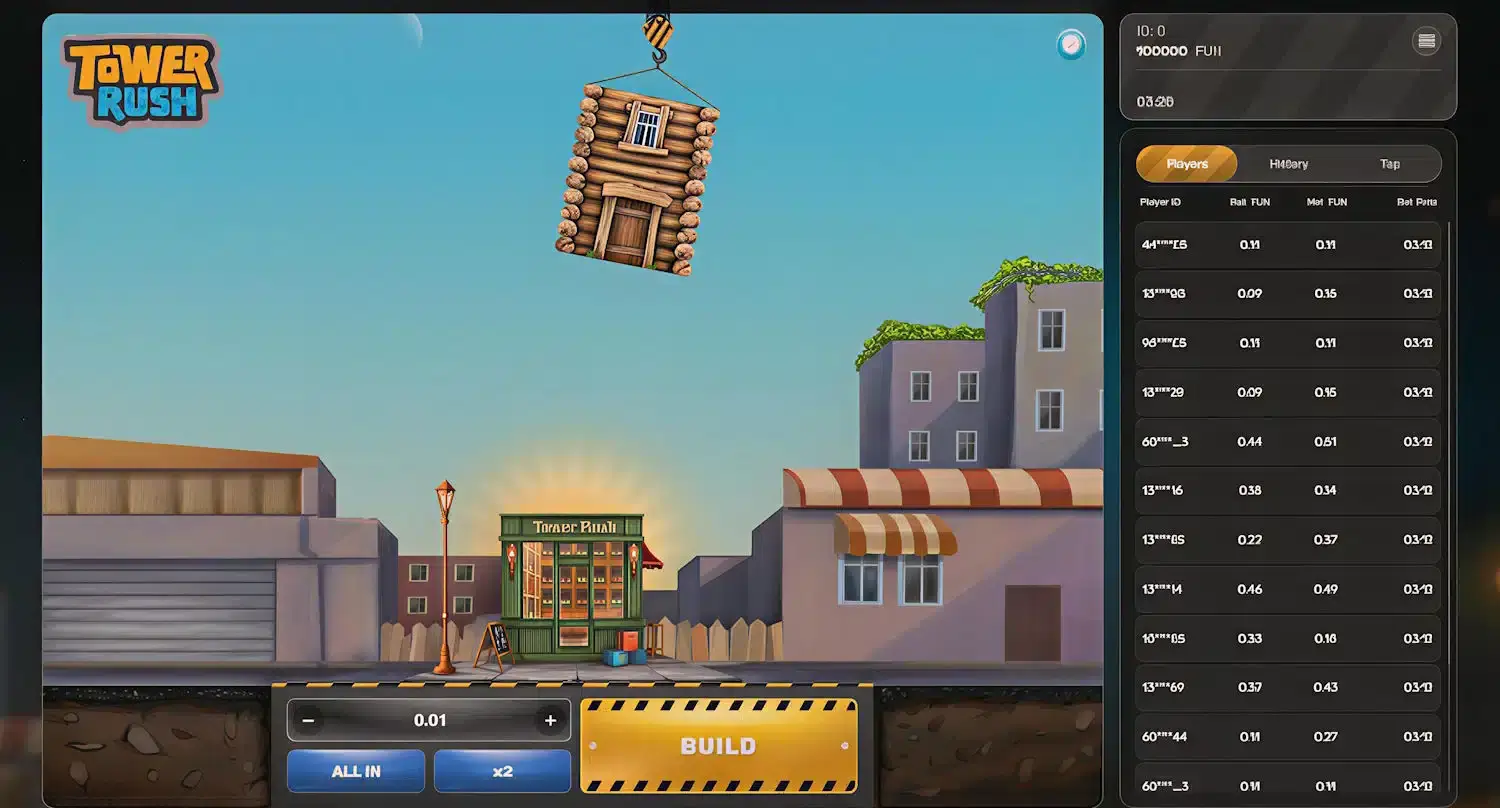Switch to the History tab

pyautogui.click(x=1288, y=163)
